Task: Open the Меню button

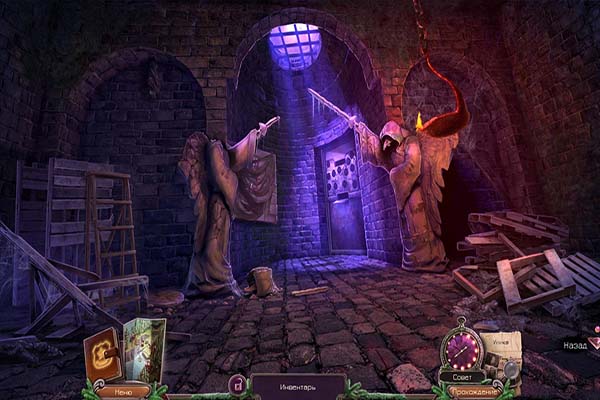Action: (116, 390)
